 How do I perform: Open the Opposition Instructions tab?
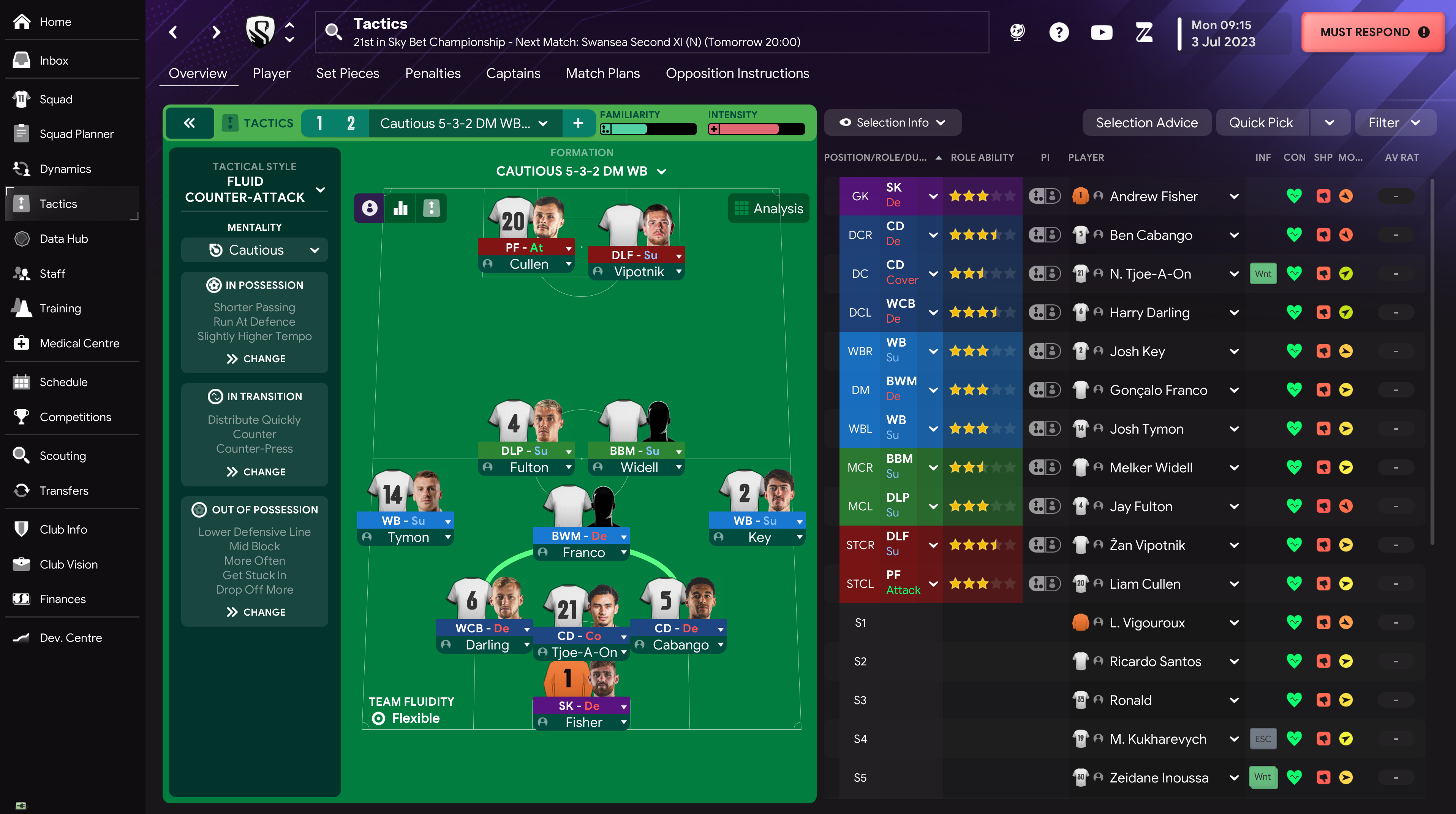738,73
